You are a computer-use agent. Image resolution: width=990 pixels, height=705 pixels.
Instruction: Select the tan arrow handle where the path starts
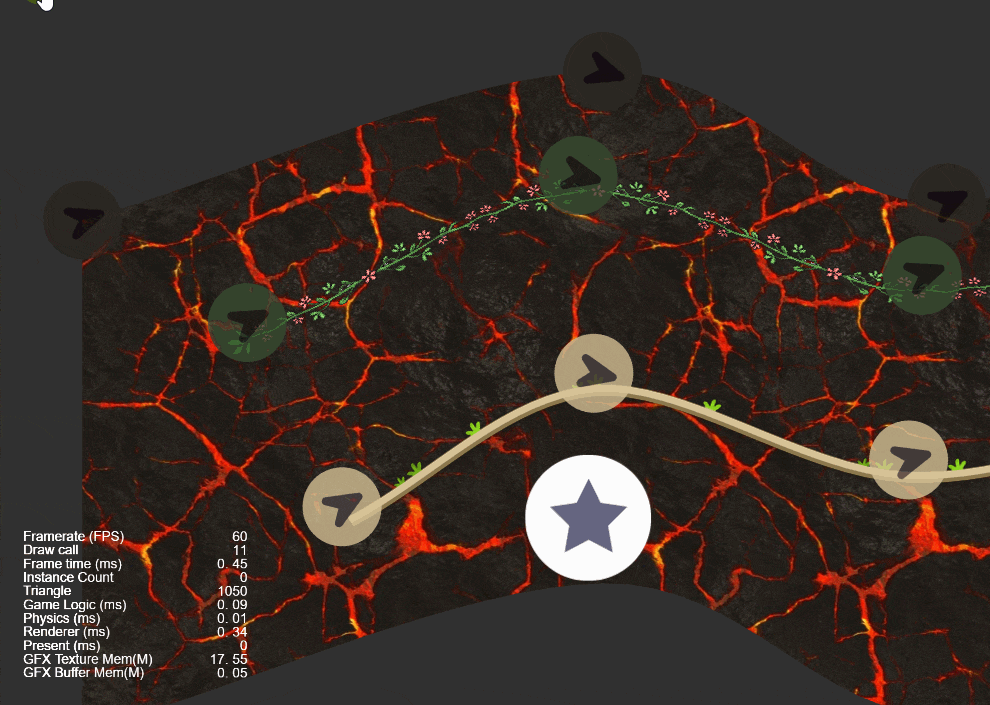tap(342, 507)
